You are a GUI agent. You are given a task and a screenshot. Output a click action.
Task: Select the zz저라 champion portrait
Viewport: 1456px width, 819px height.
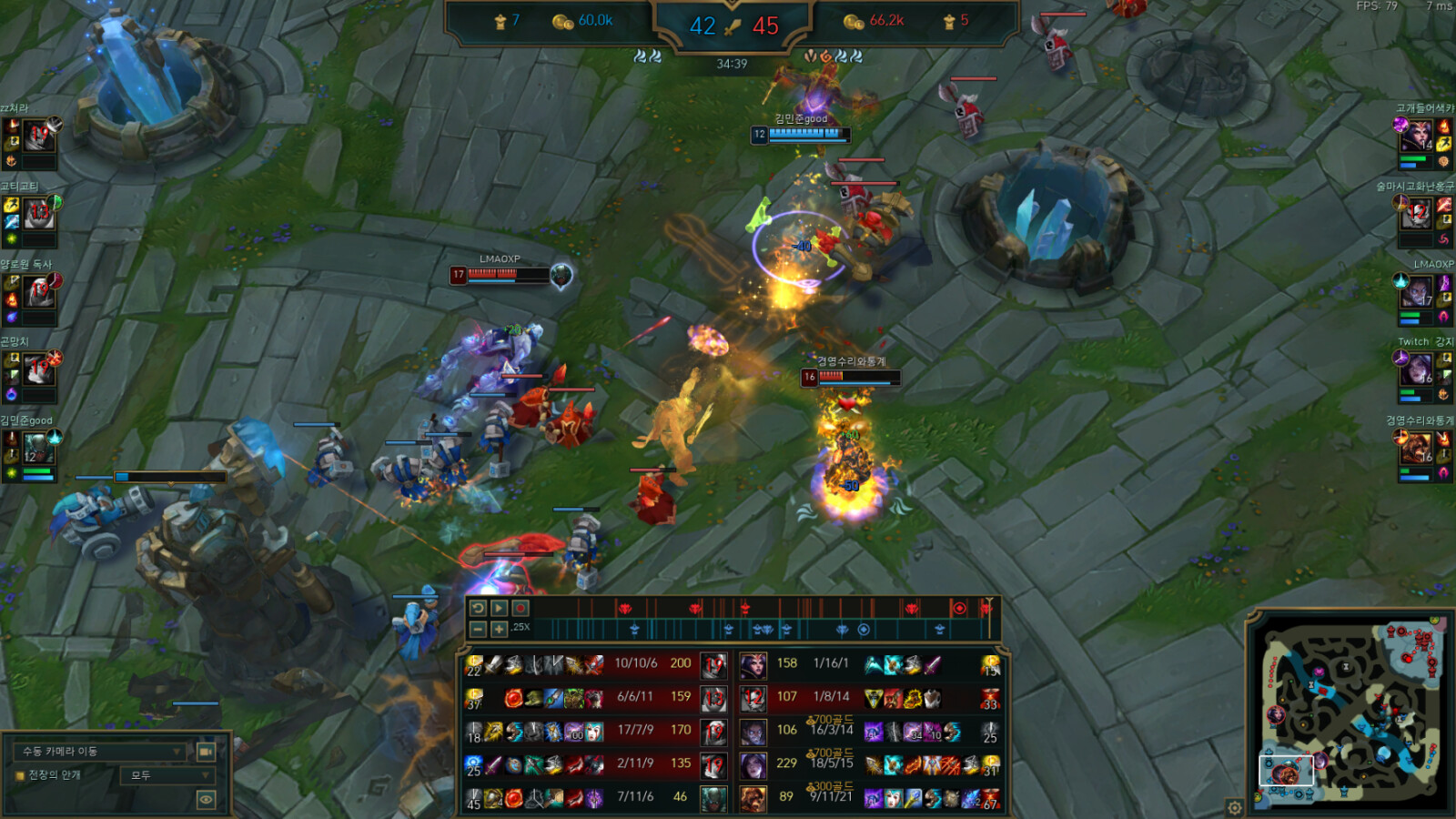tap(39, 136)
